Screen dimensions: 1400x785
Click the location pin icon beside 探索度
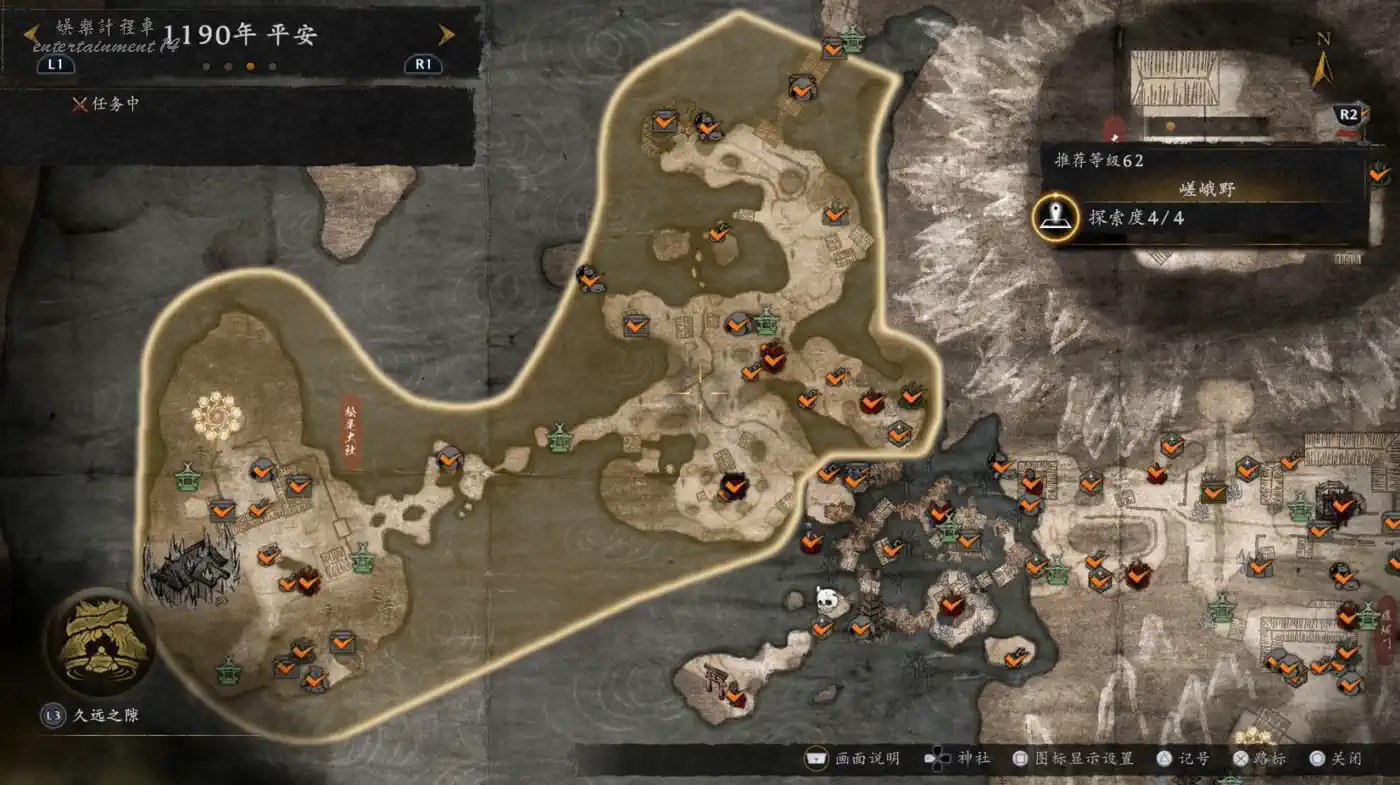pyautogui.click(x=1055, y=217)
